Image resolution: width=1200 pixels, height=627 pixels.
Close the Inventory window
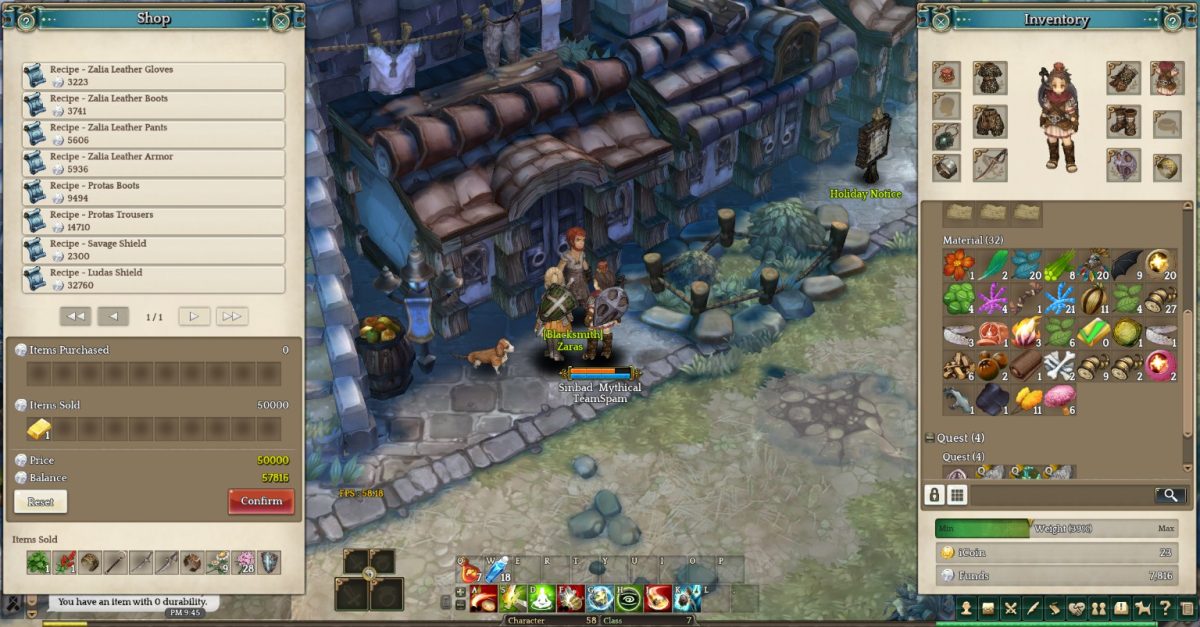coord(940,20)
